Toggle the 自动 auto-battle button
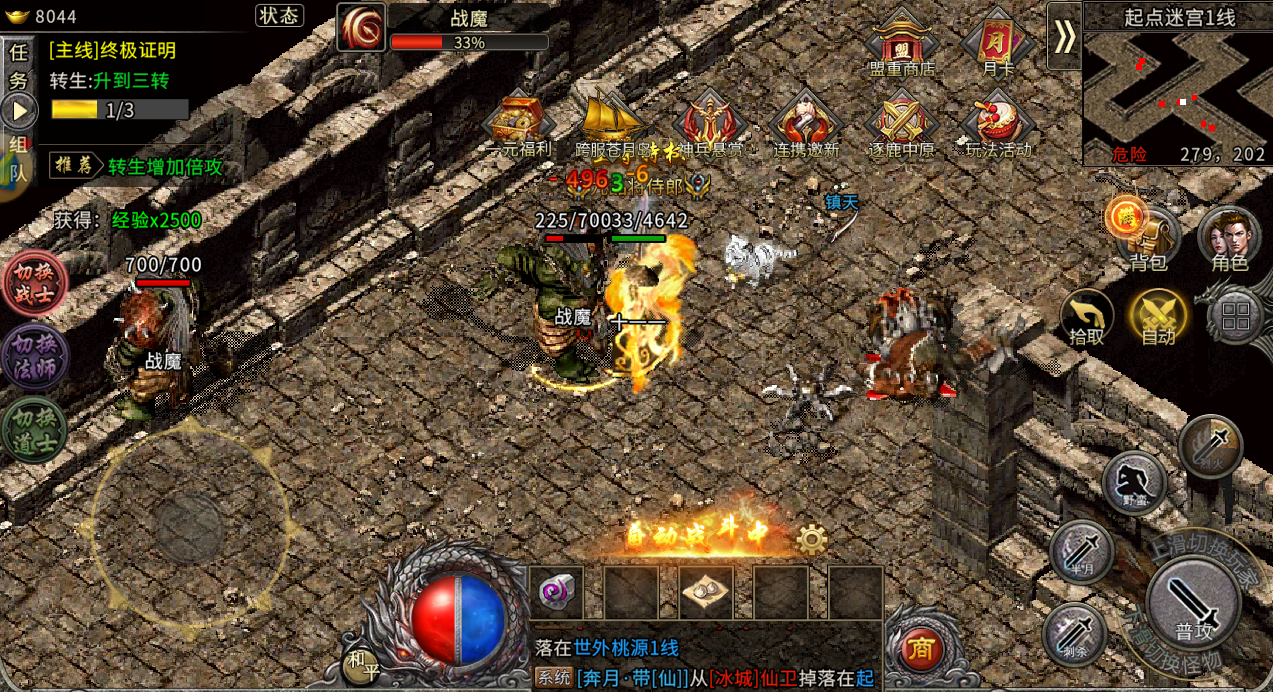Screen dimensions: 1273x692 (x=1158, y=318)
